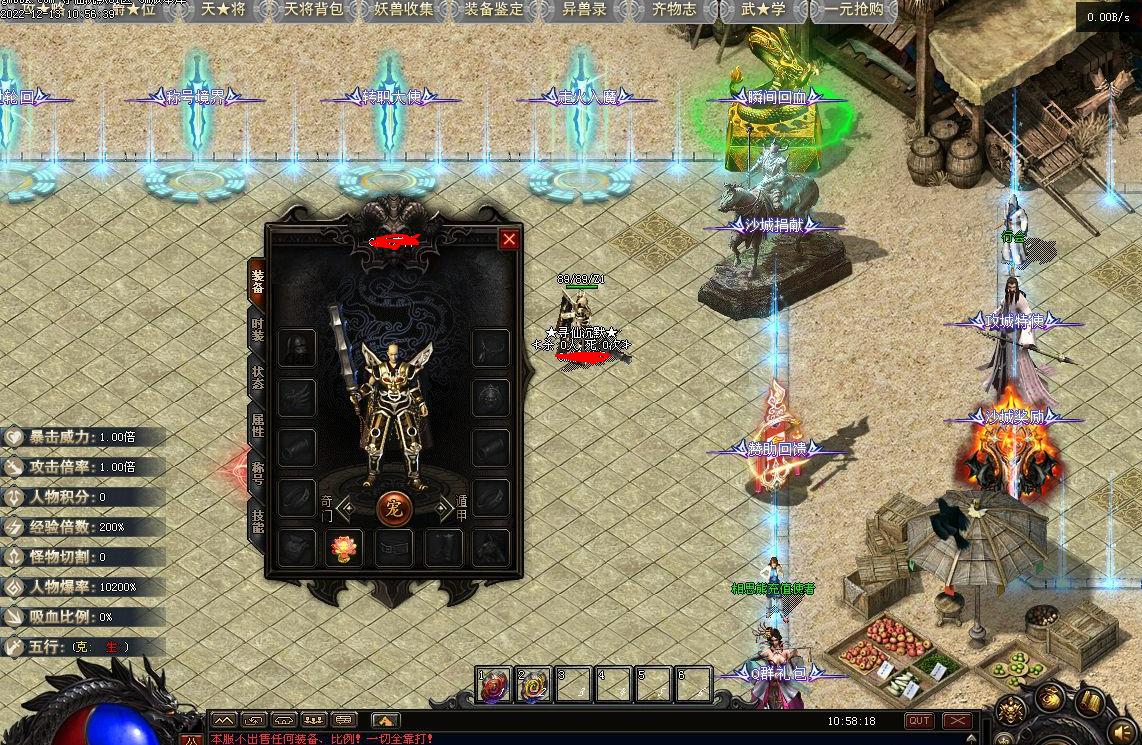Viewport: 1142px width, 745px height.
Task: Select the lotus flower equipment slot
Action: (x=343, y=548)
